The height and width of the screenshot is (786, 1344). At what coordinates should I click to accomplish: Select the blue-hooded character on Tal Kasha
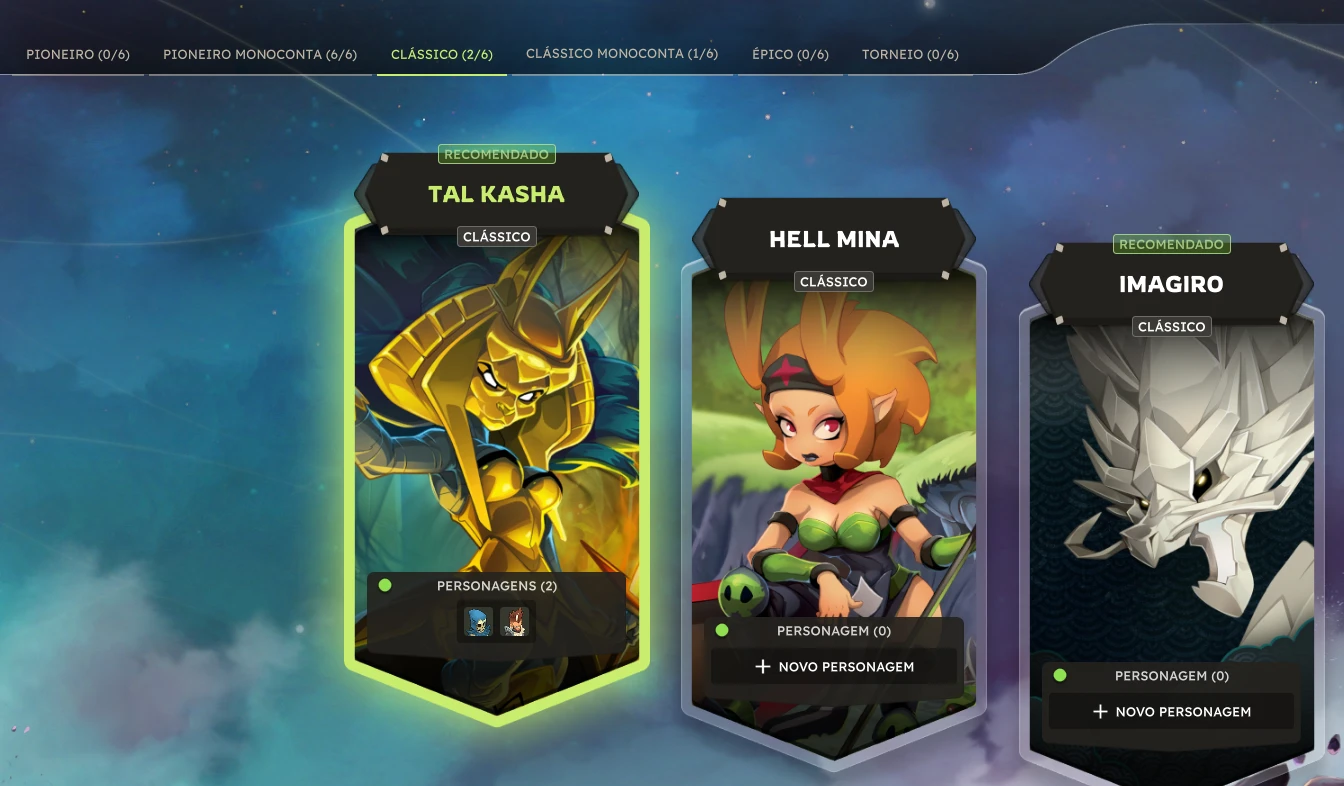tap(478, 622)
